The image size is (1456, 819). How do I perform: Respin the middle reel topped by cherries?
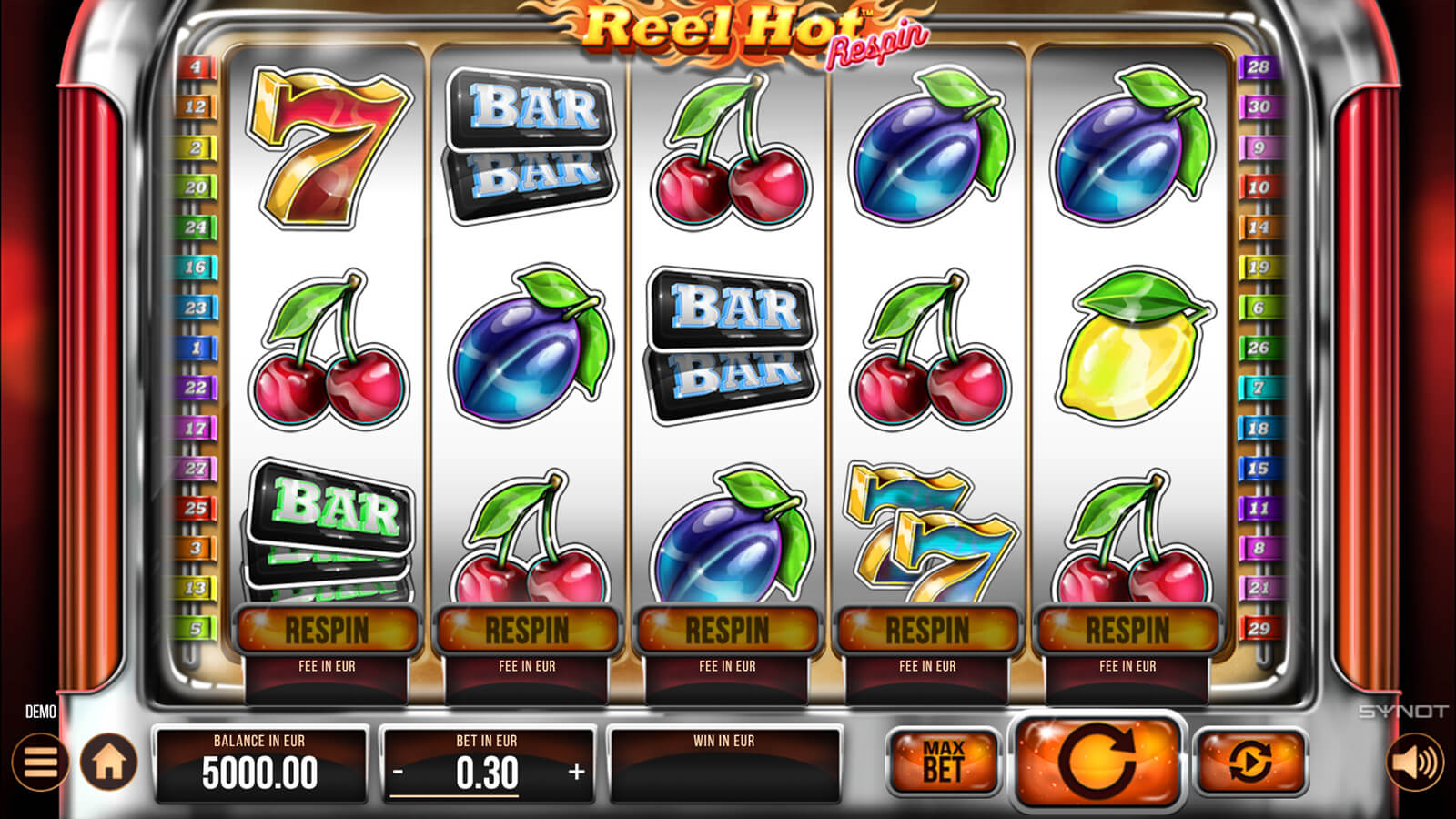(x=728, y=630)
